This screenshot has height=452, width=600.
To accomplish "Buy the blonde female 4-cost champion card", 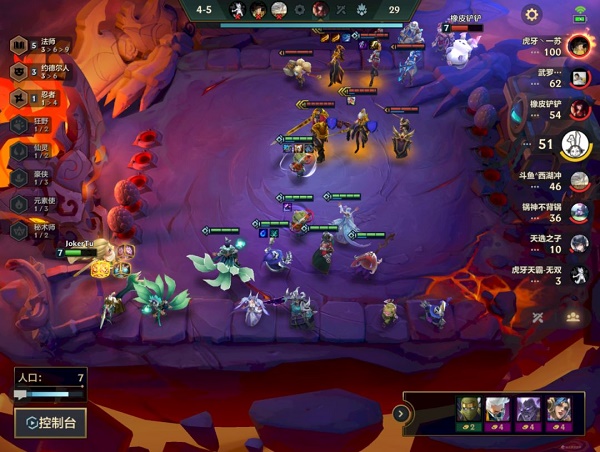I will pos(558,412).
